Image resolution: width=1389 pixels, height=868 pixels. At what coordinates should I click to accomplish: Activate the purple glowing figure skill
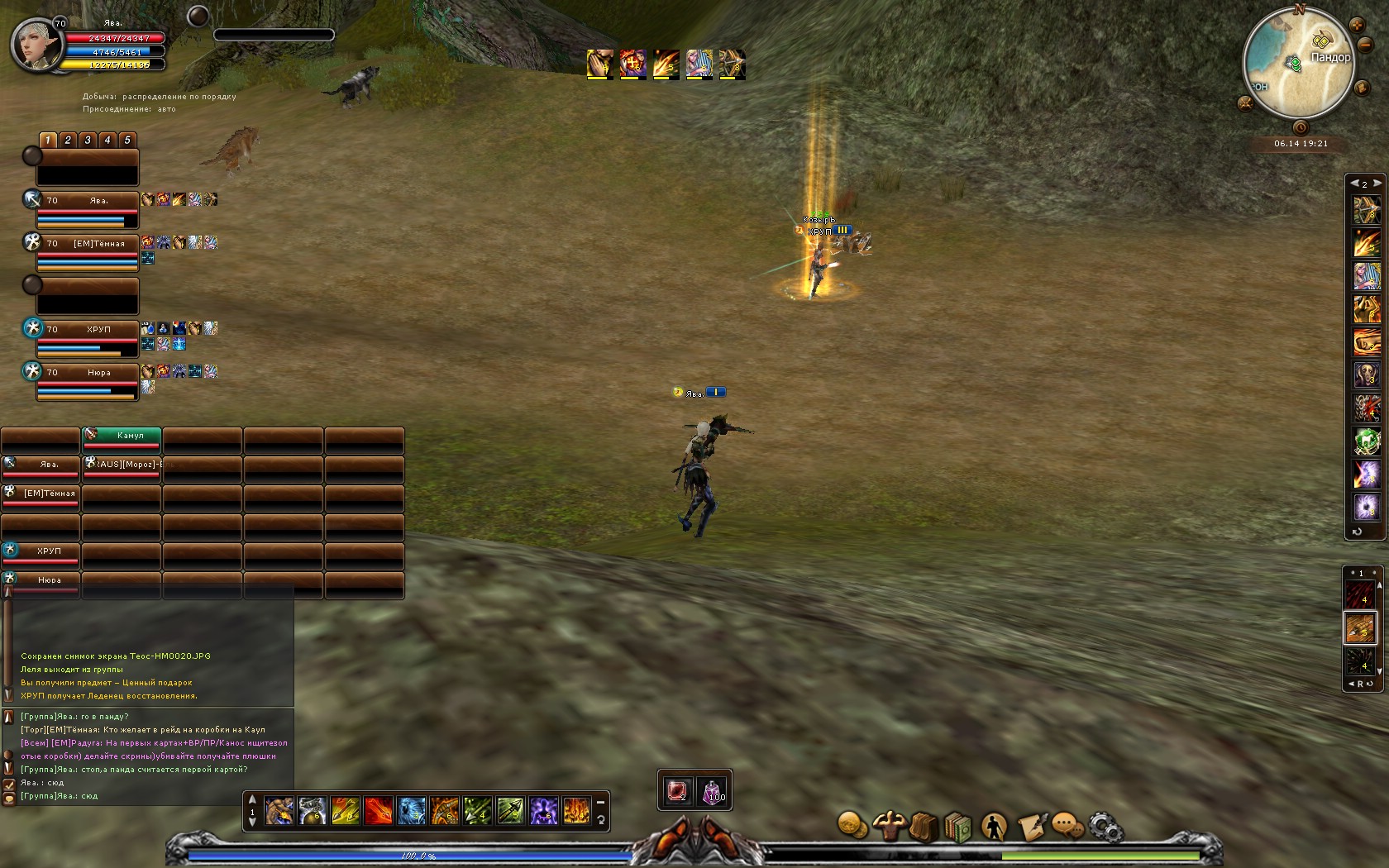(543, 811)
